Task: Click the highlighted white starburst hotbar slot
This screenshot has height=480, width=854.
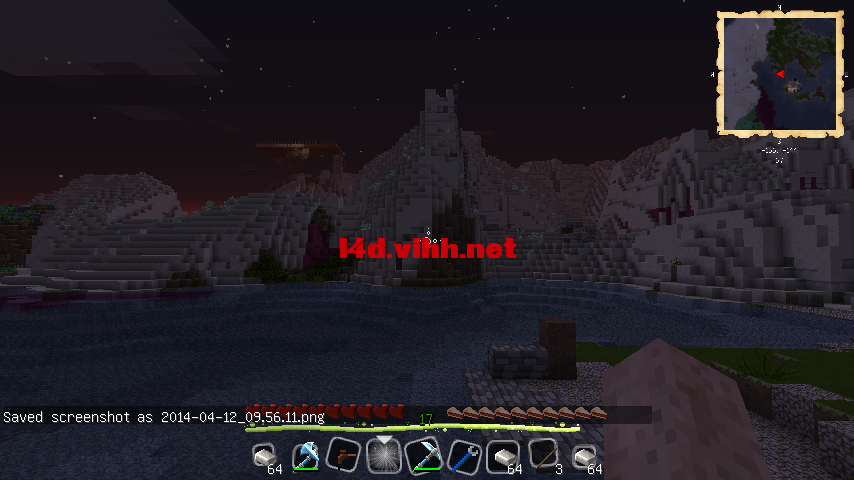Action: (x=383, y=456)
